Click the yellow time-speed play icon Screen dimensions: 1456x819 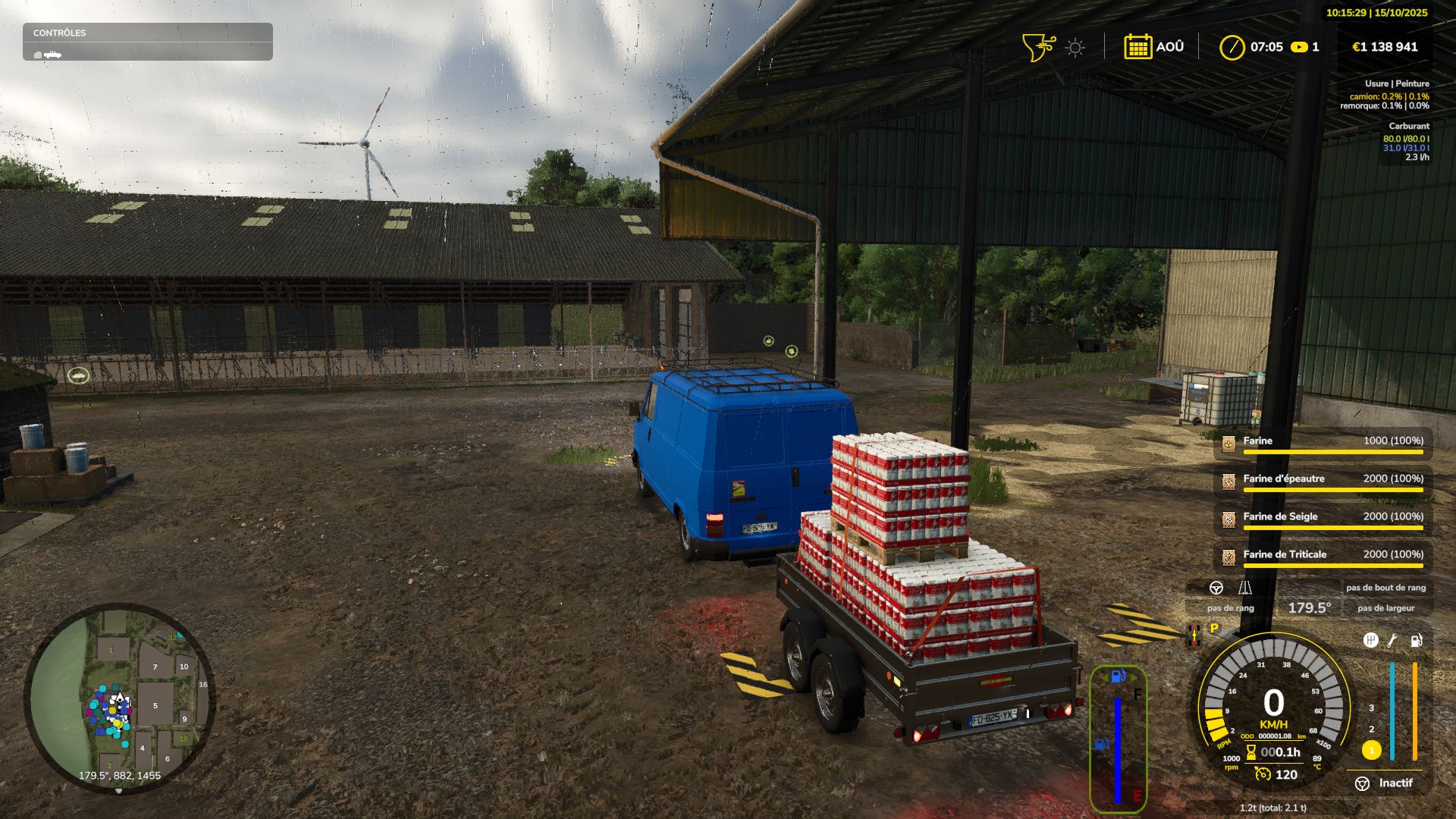click(1299, 47)
